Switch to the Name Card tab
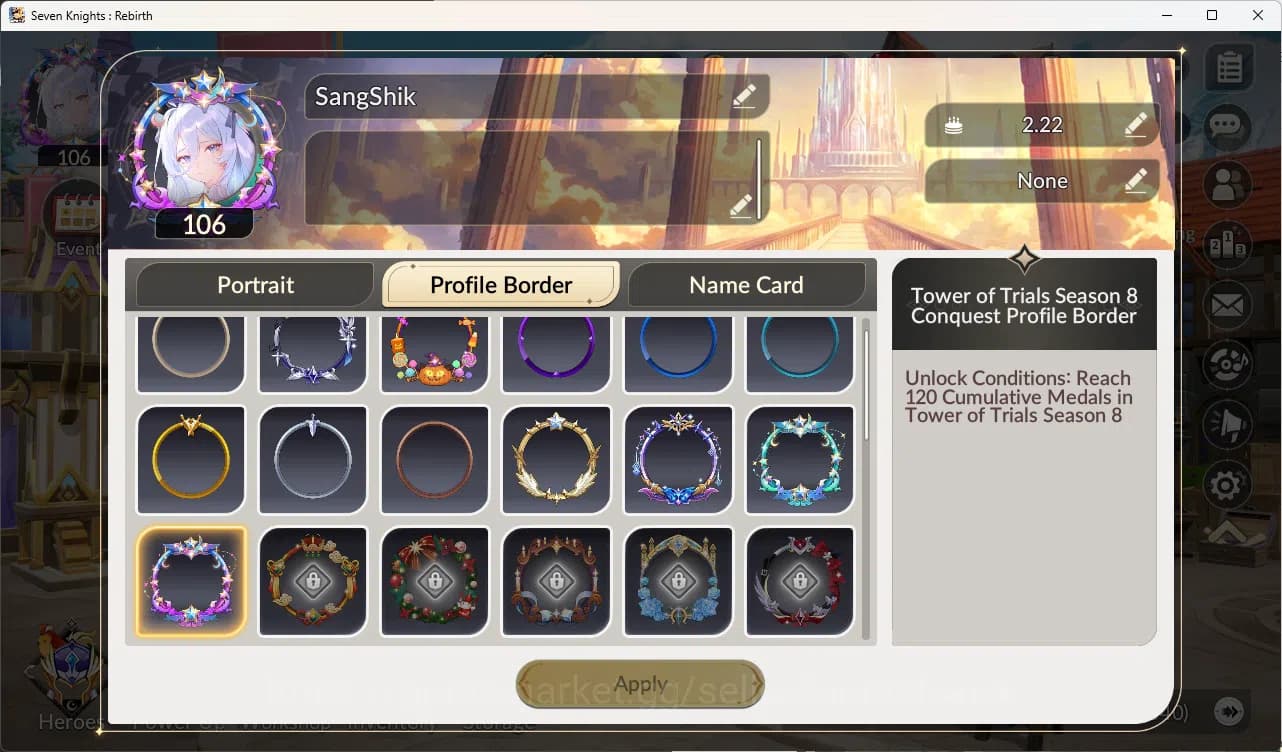This screenshot has width=1282, height=752. tap(747, 285)
